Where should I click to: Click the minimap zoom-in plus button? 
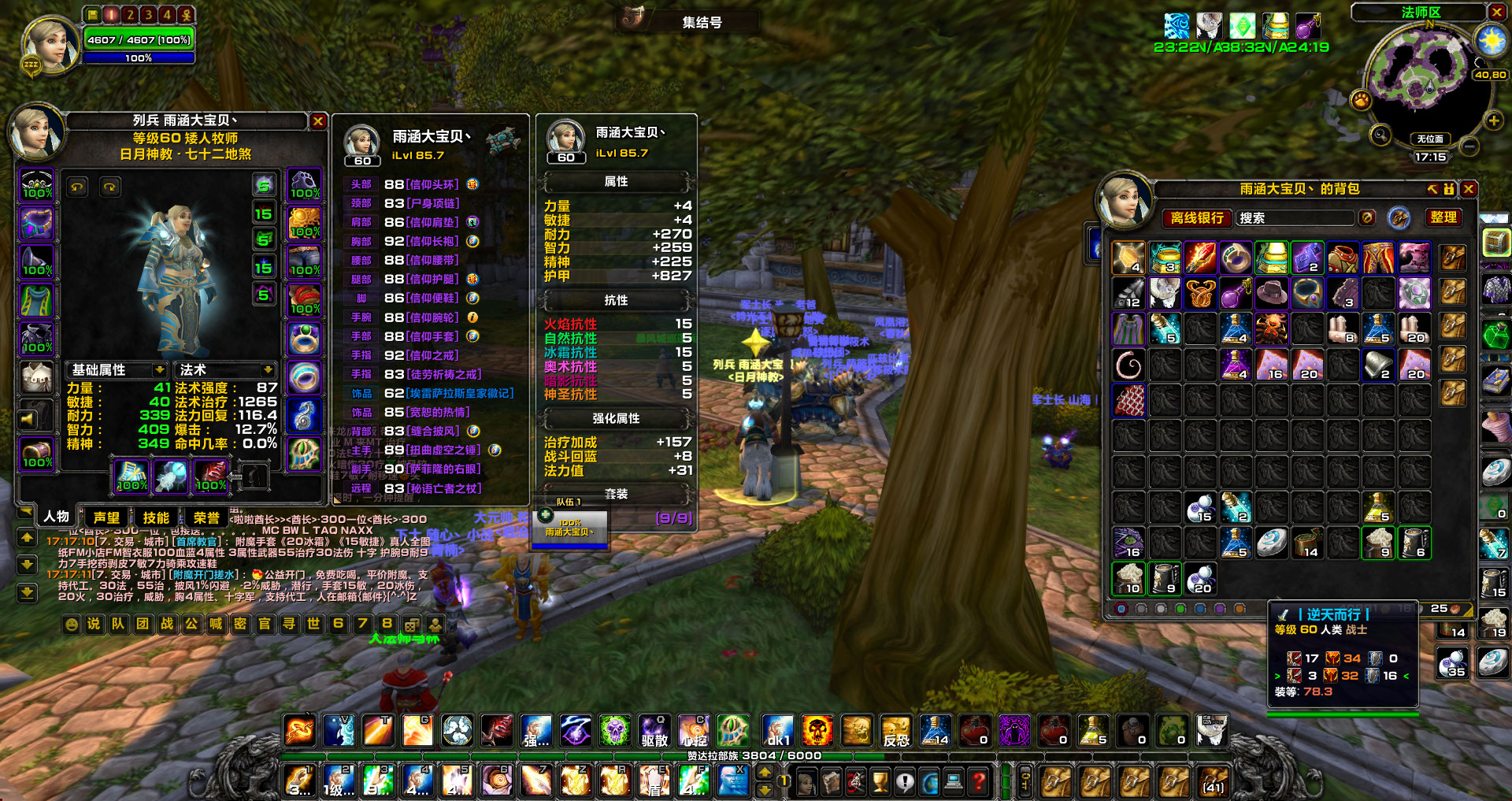(1493, 121)
